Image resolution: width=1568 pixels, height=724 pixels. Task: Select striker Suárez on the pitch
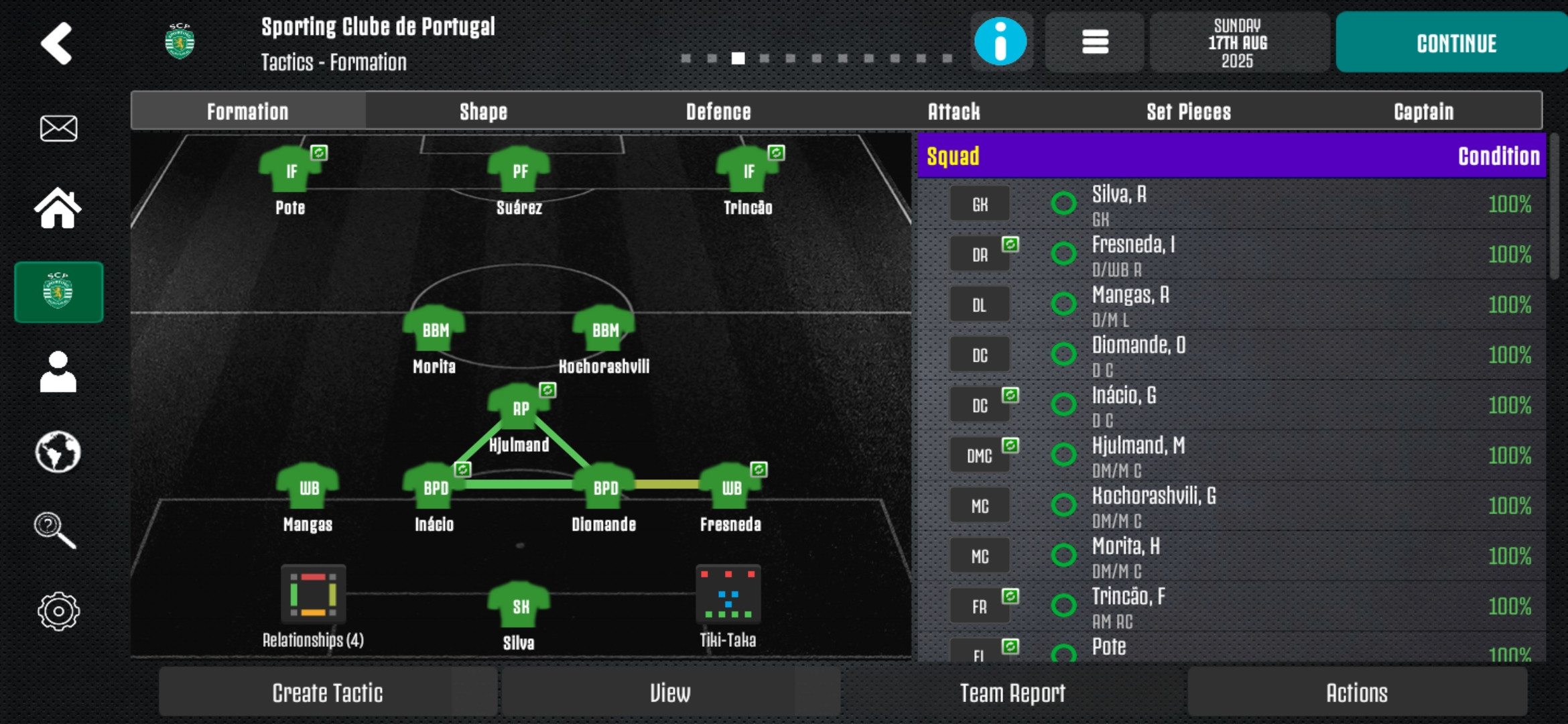click(x=519, y=173)
